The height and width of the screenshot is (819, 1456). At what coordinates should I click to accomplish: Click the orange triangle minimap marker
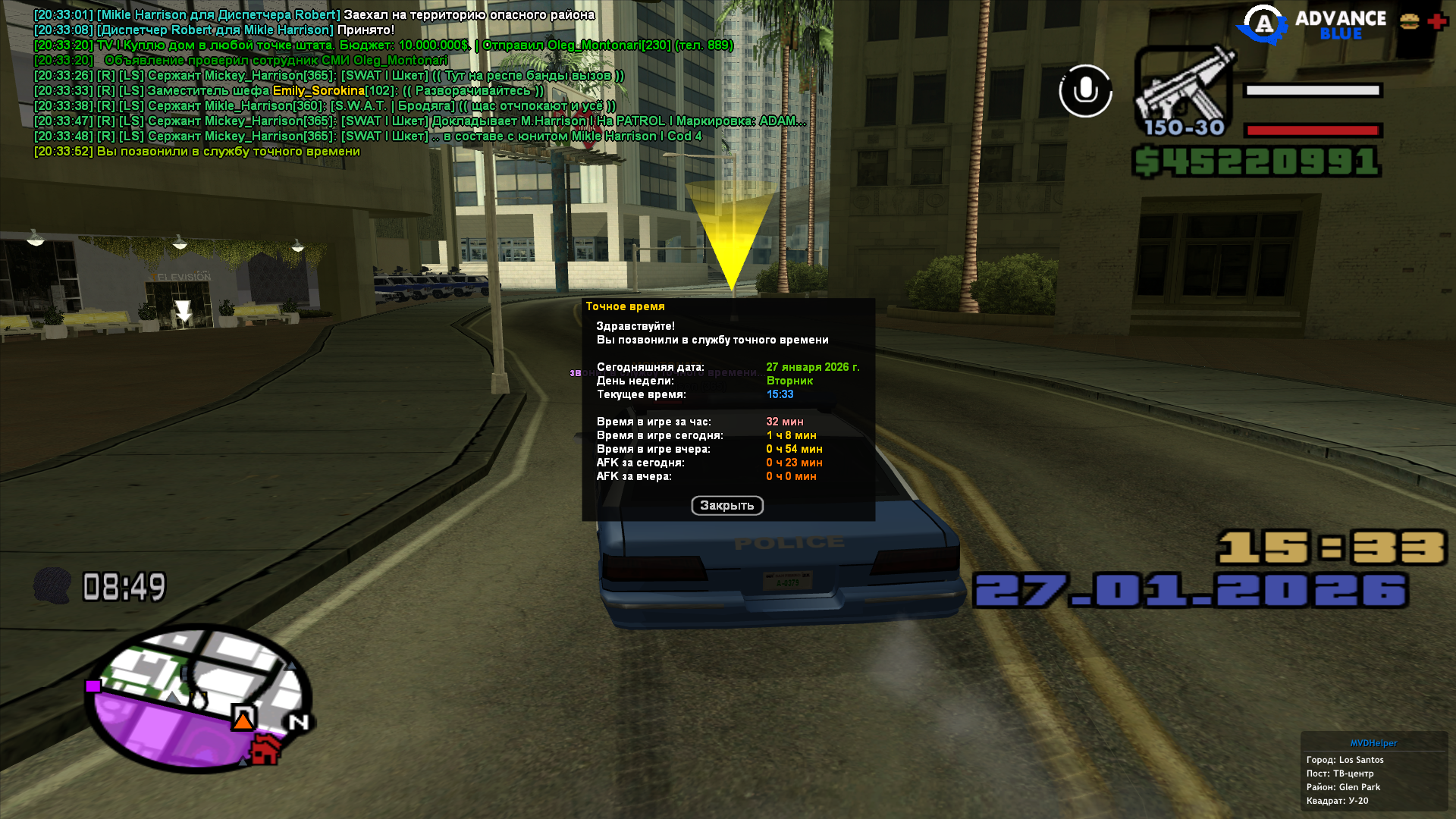(x=243, y=719)
